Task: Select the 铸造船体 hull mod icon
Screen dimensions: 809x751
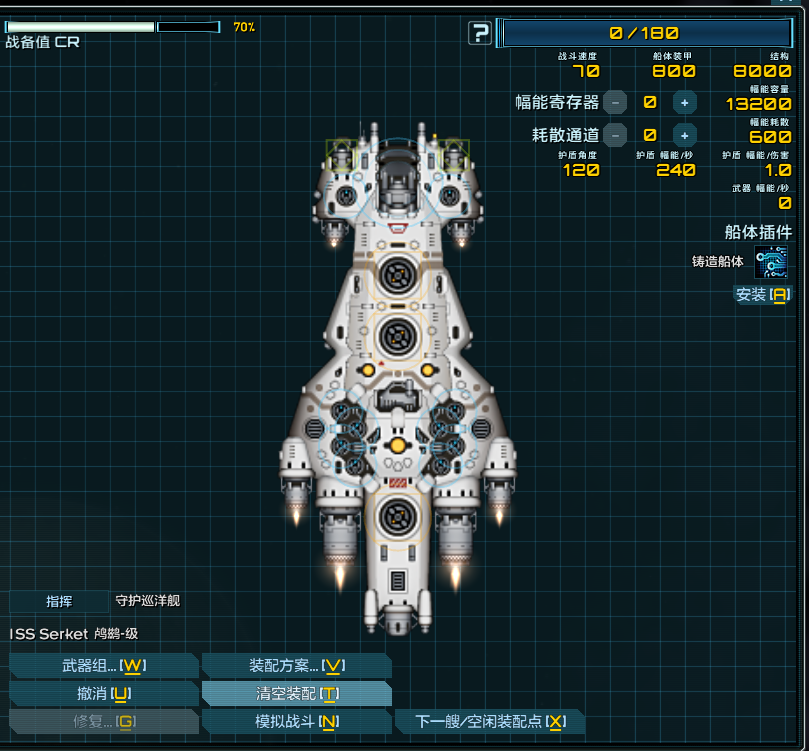Action: [770, 262]
